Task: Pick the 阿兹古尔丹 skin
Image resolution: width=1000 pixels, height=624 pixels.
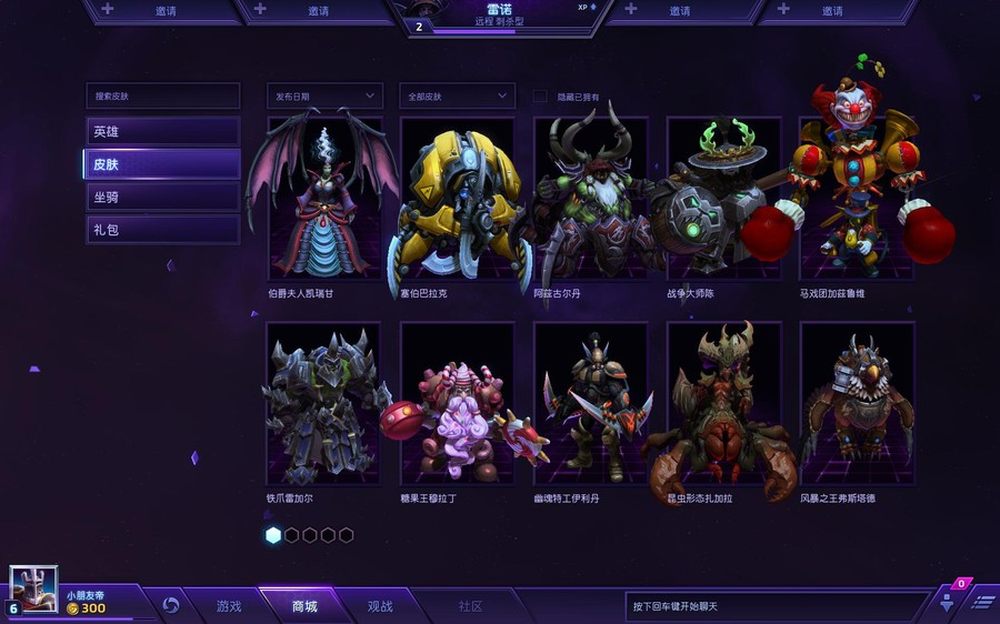Action: click(x=590, y=200)
